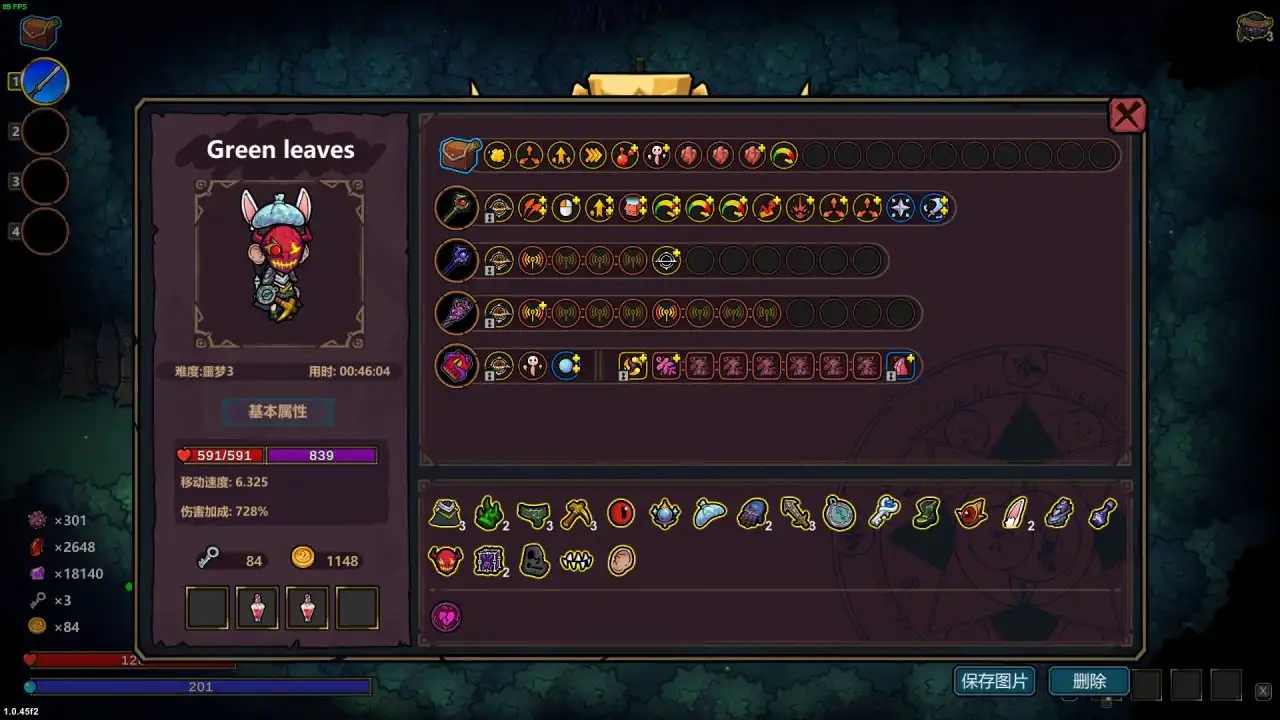Screen dimensions: 1280x720
Task: Click the ear item icon
Action: [x=621, y=560]
